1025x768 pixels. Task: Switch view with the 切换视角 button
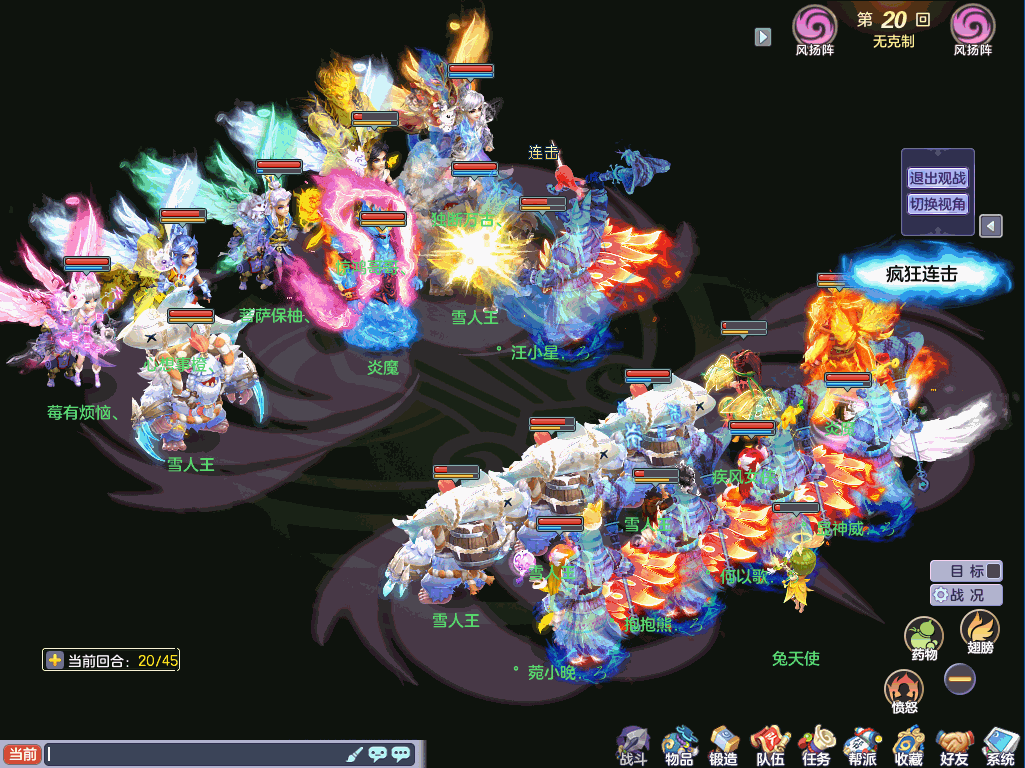point(937,204)
